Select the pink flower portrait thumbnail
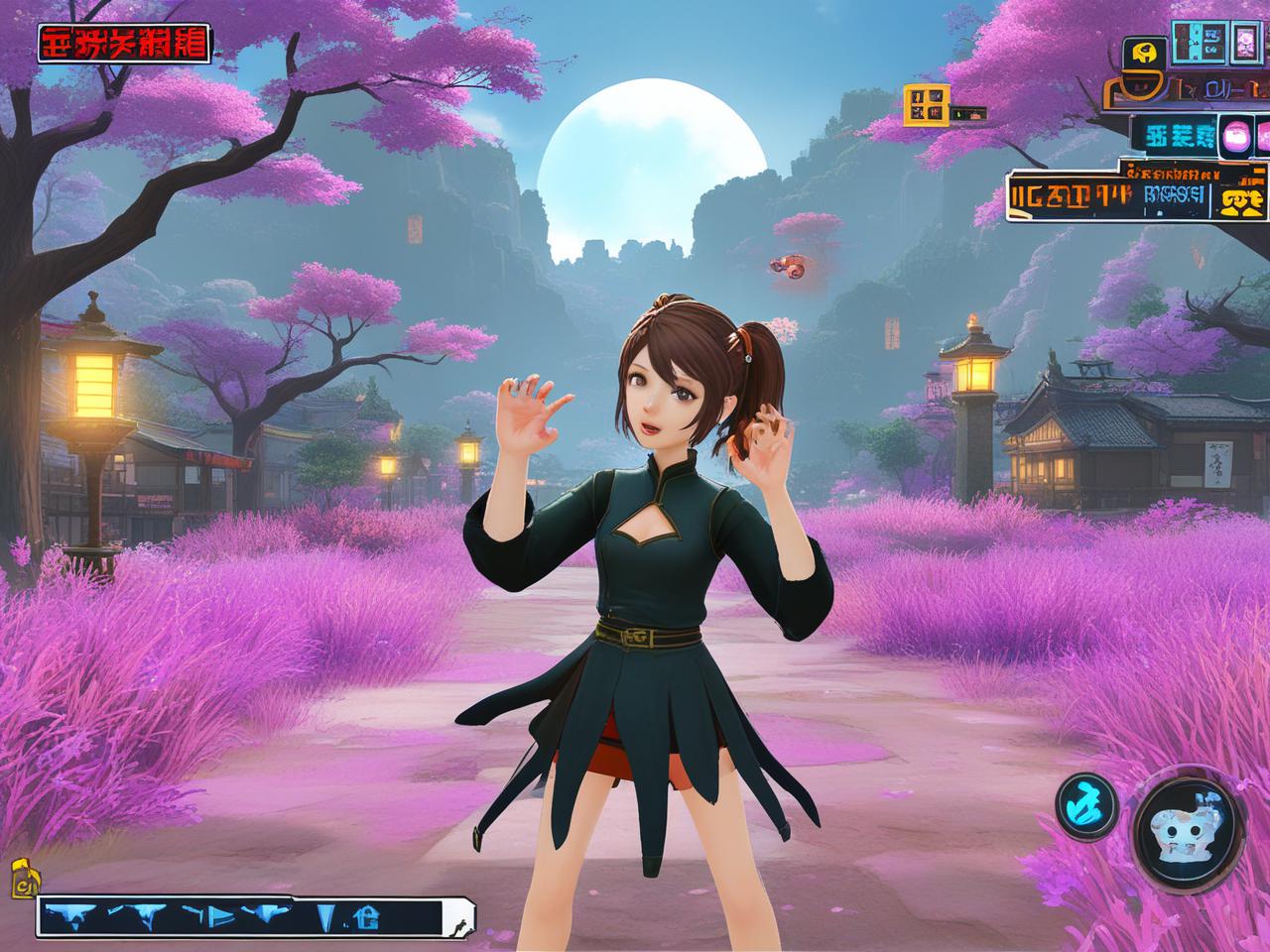 (1244, 41)
